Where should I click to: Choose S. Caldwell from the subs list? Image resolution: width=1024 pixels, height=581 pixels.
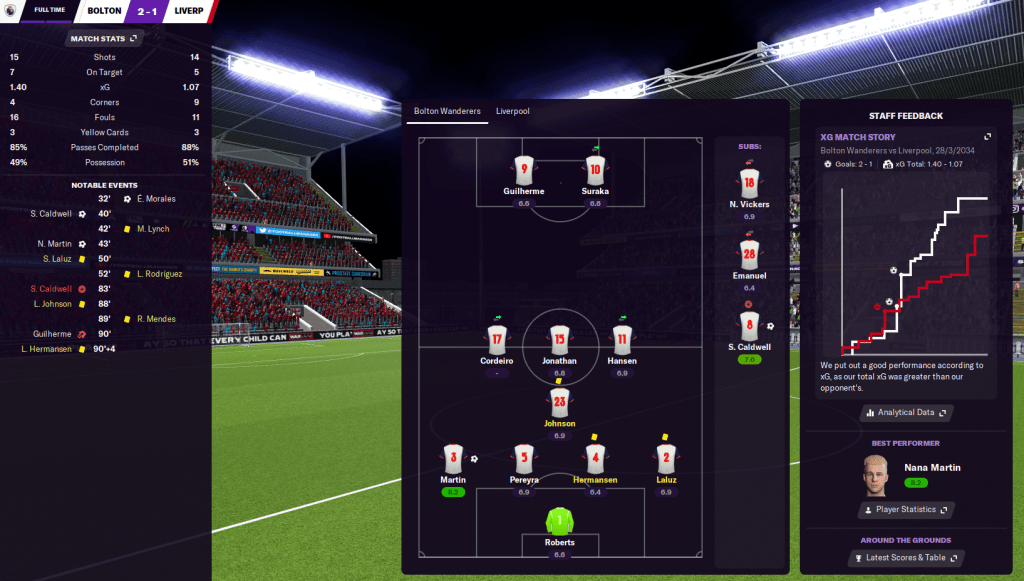[x=749, y=325]
